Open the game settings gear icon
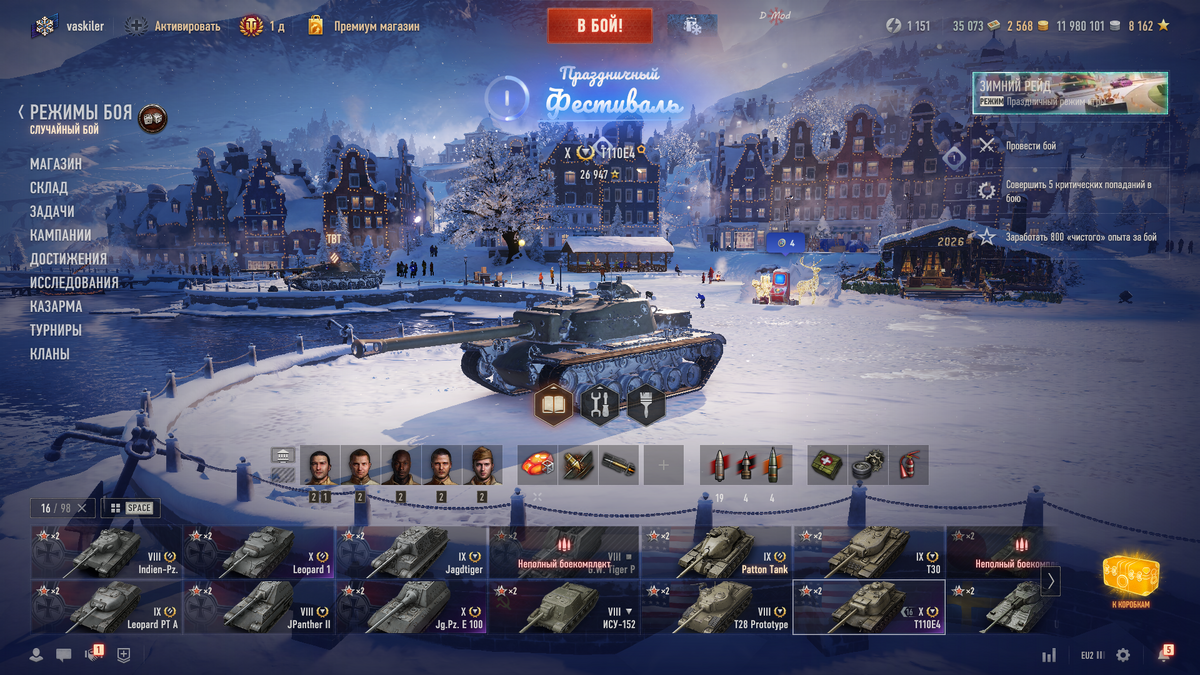The width and height of the screenshot is (1200, 675). [x=1123, y=655]
